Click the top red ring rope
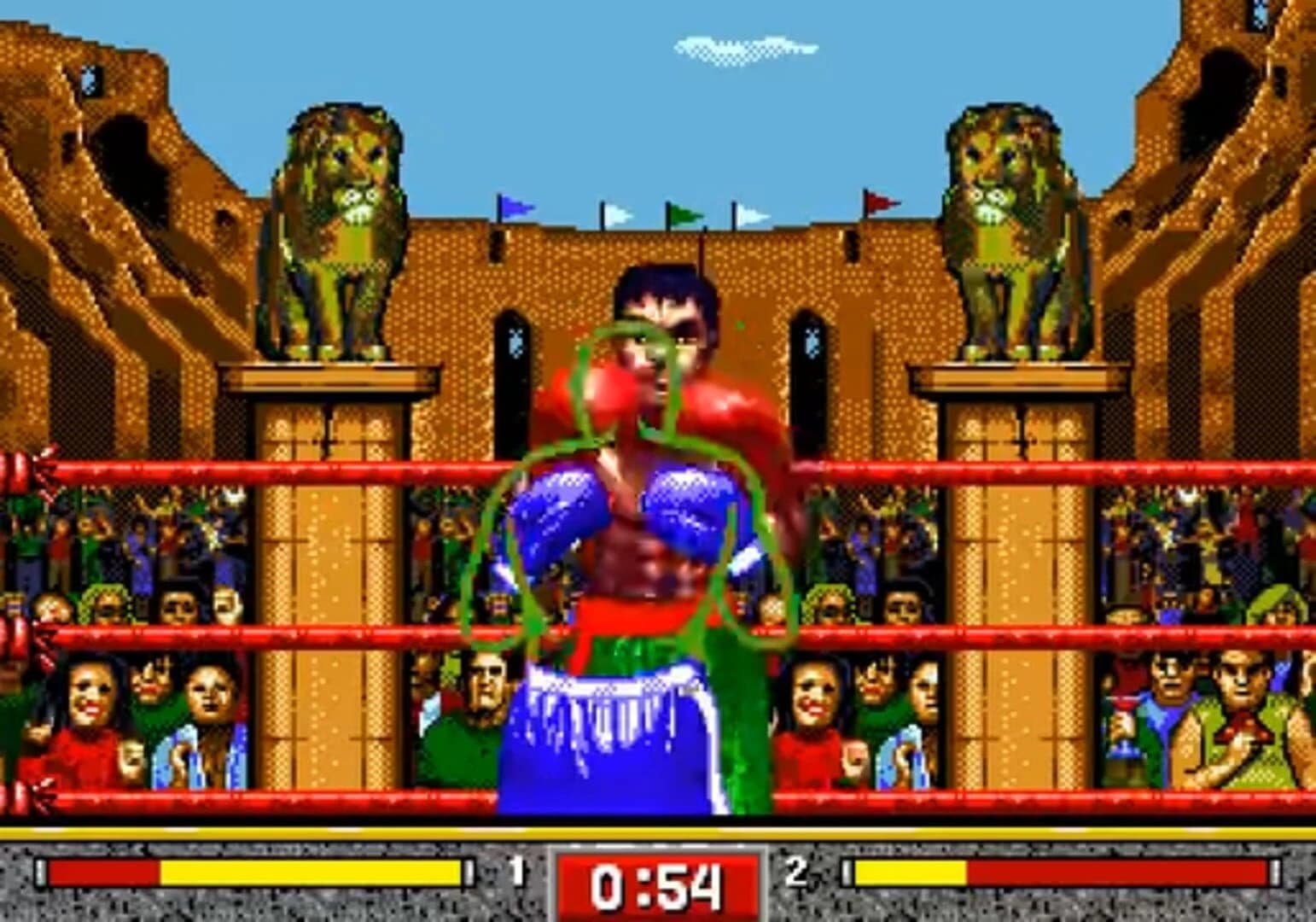 point(256,465)
